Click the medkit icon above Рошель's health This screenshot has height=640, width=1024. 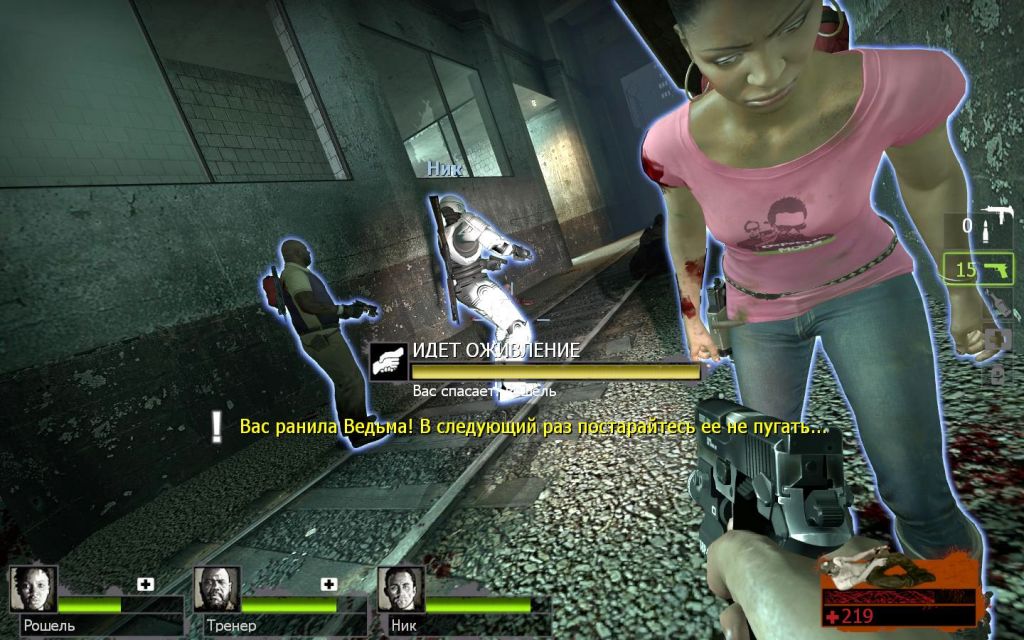click(x=145, y=584)
